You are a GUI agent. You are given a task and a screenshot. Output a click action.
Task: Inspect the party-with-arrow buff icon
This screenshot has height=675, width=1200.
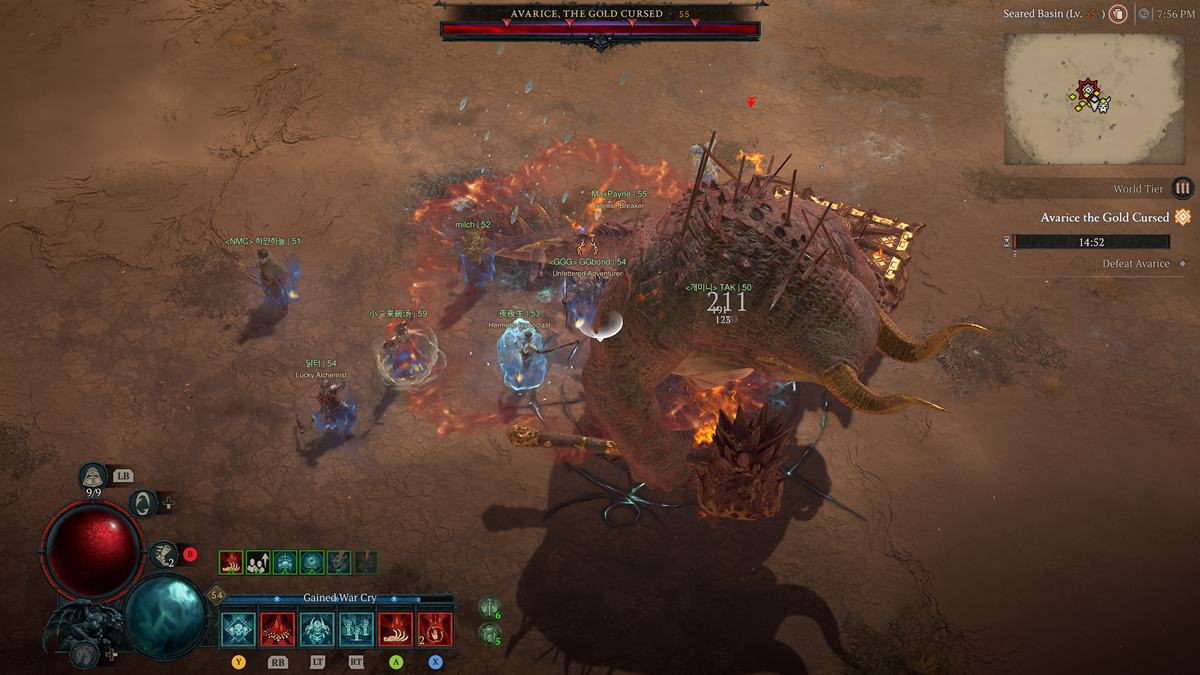pos(258,562)
